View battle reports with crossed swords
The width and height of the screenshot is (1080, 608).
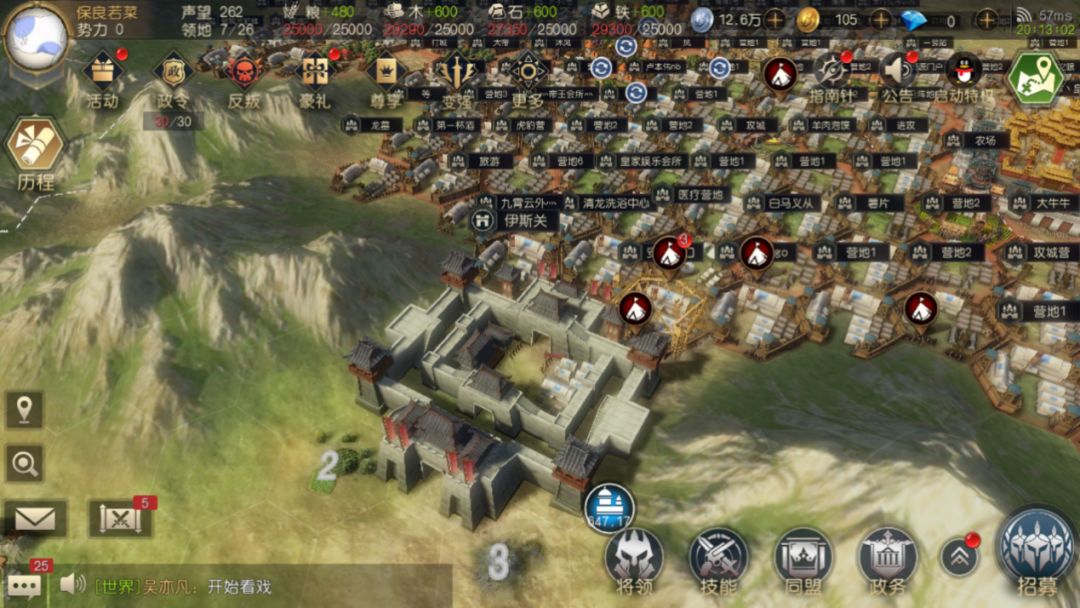click(x=120, y=518)
